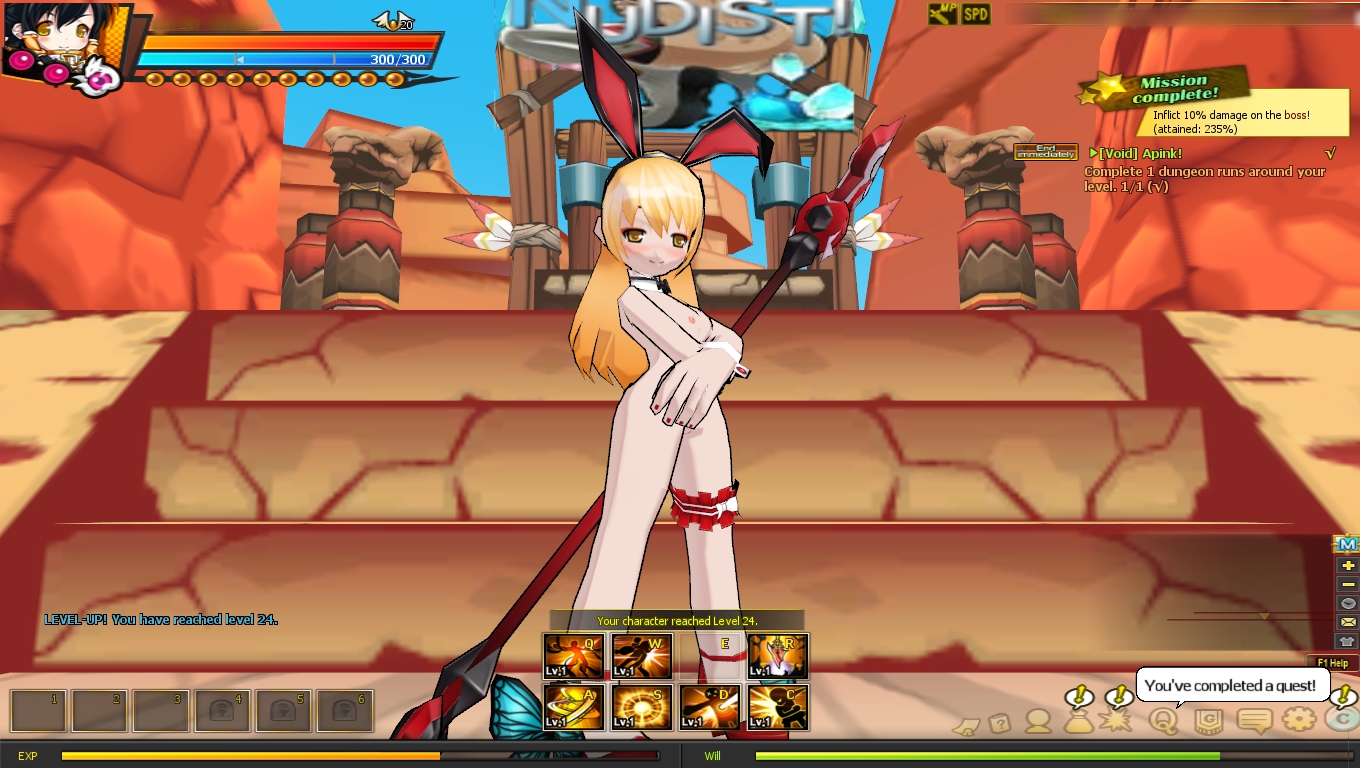Open the mail envelope button
This screenshot has width=1360, height=768.
[x=1348, y=622]
